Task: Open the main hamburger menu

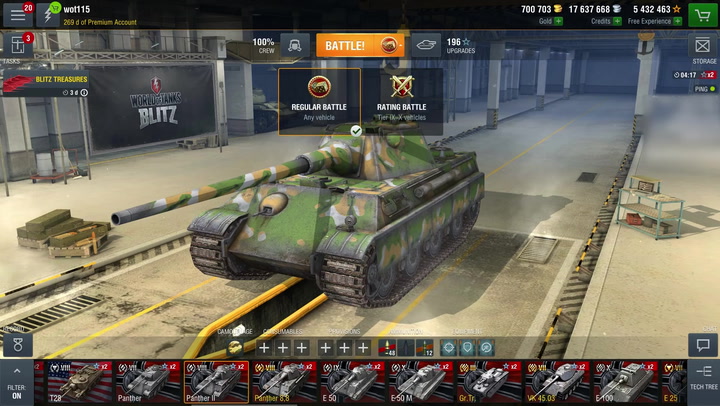Action: pyautogui.click(x=17, y=13)
